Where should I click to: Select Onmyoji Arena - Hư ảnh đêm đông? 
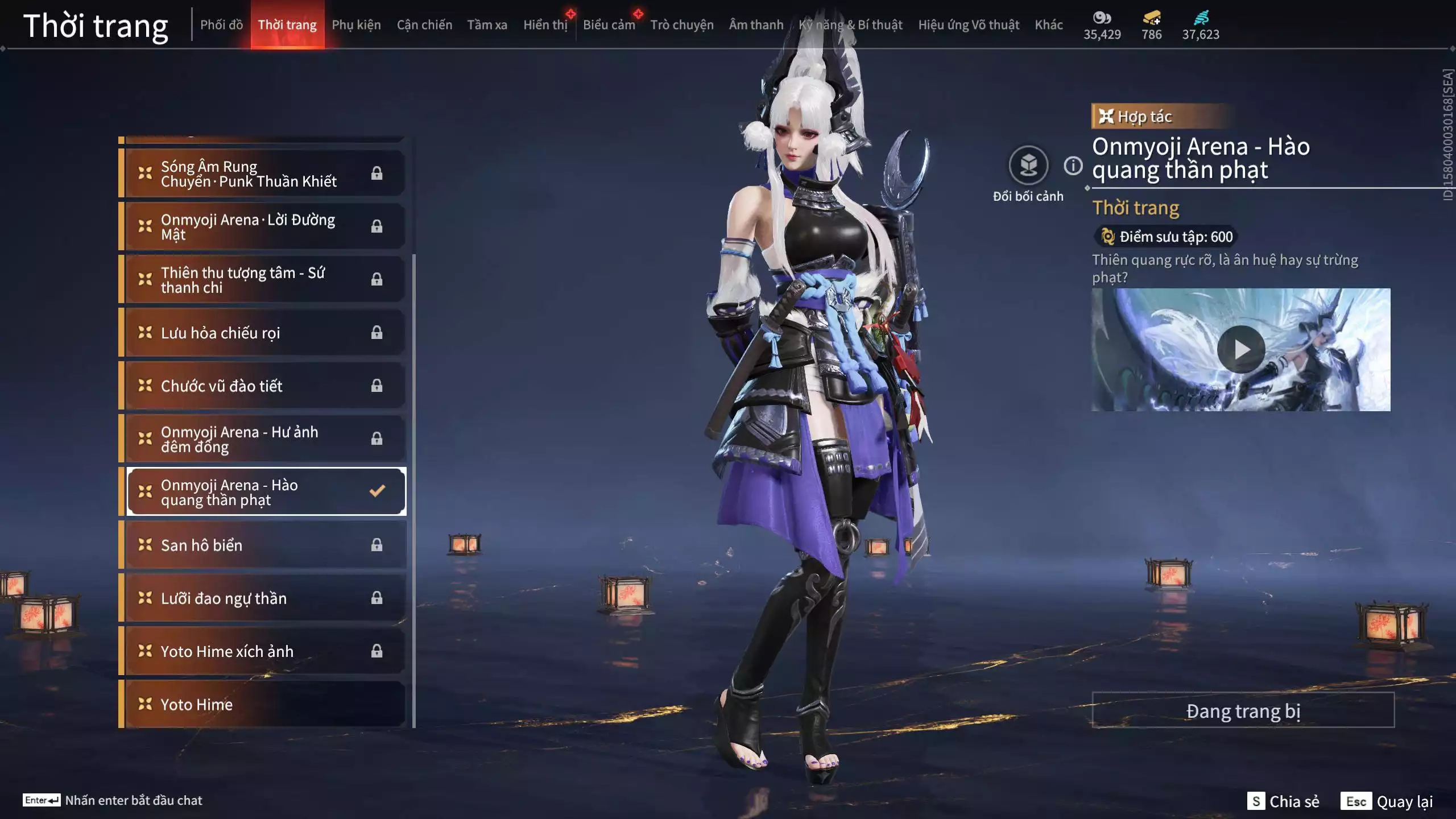pos(264,439)
